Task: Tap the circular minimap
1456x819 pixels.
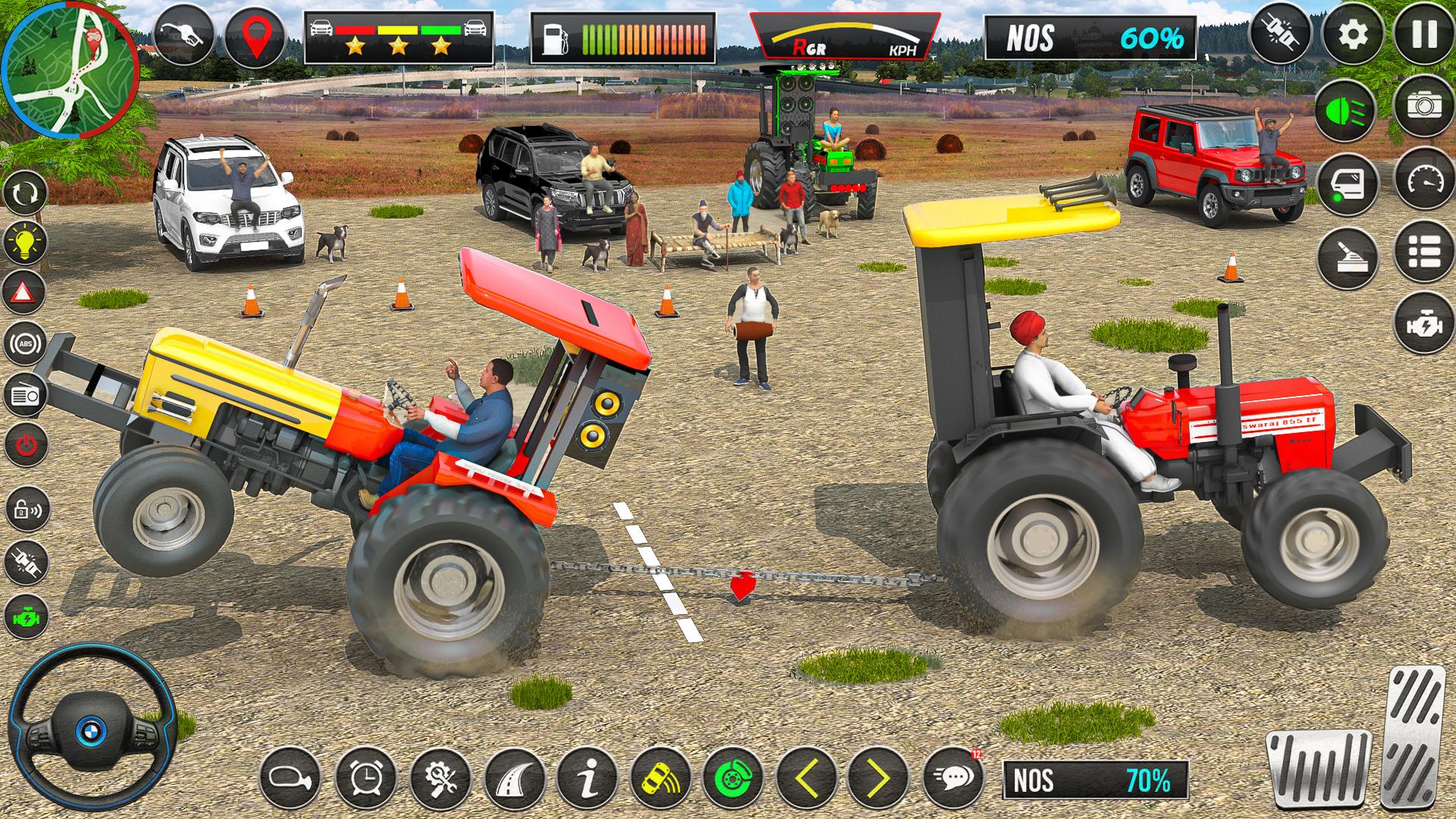Action: 70,70
